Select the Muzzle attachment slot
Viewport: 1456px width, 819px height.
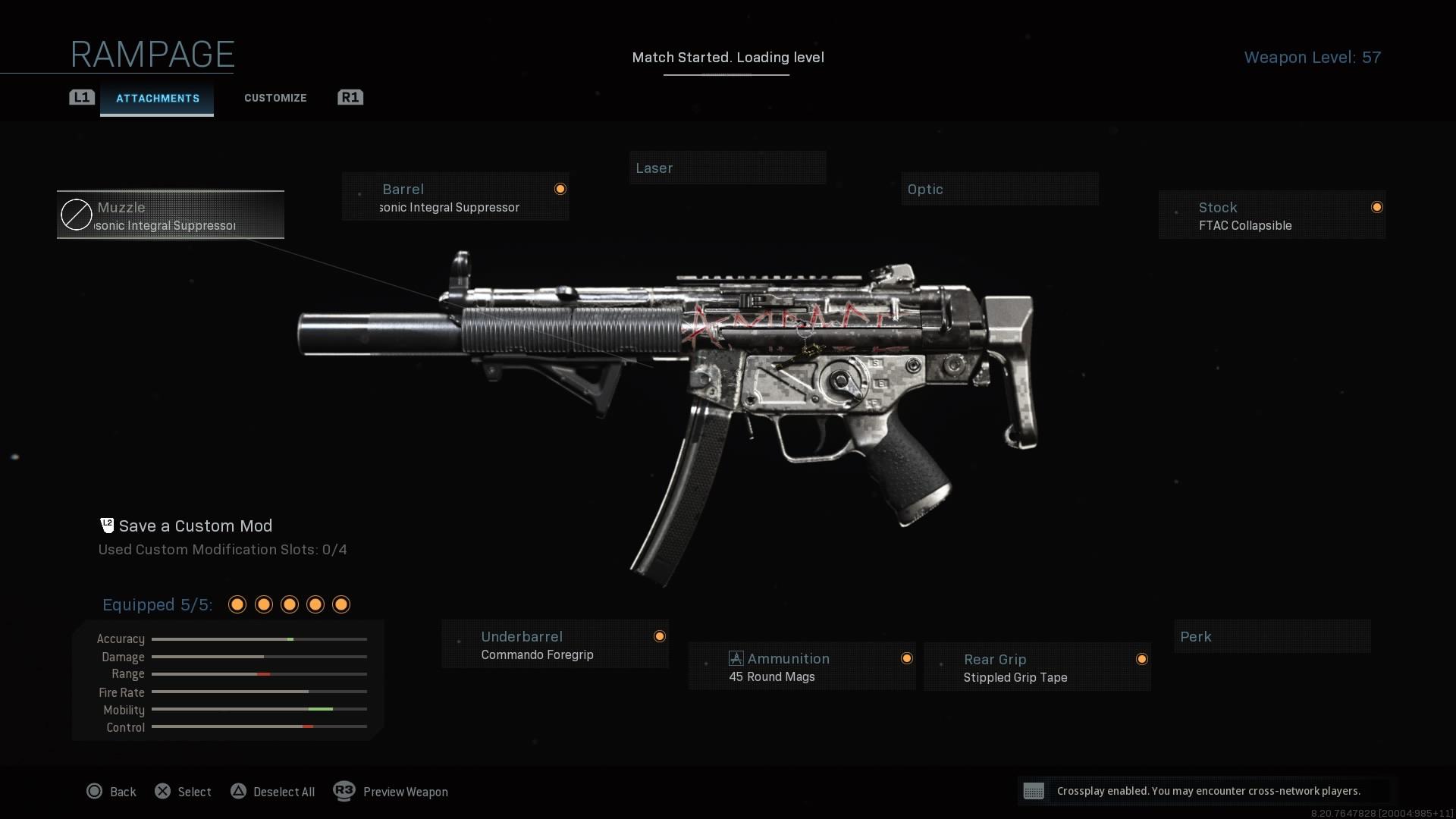(x=171, y=215)
